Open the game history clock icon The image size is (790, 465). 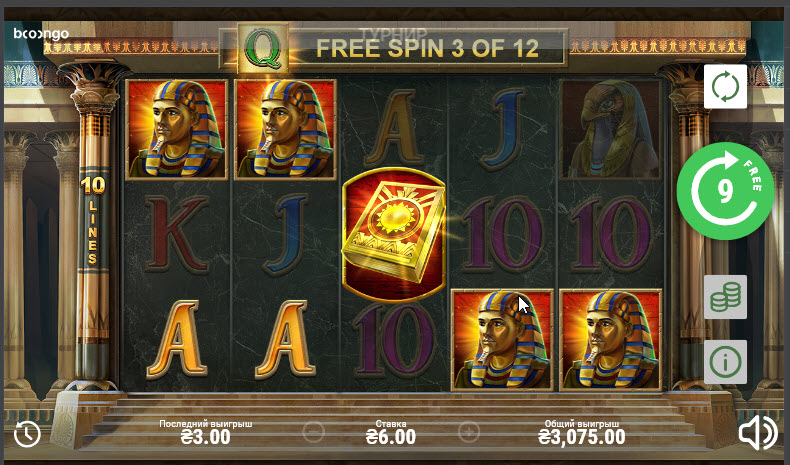click(x=27, y=433)
